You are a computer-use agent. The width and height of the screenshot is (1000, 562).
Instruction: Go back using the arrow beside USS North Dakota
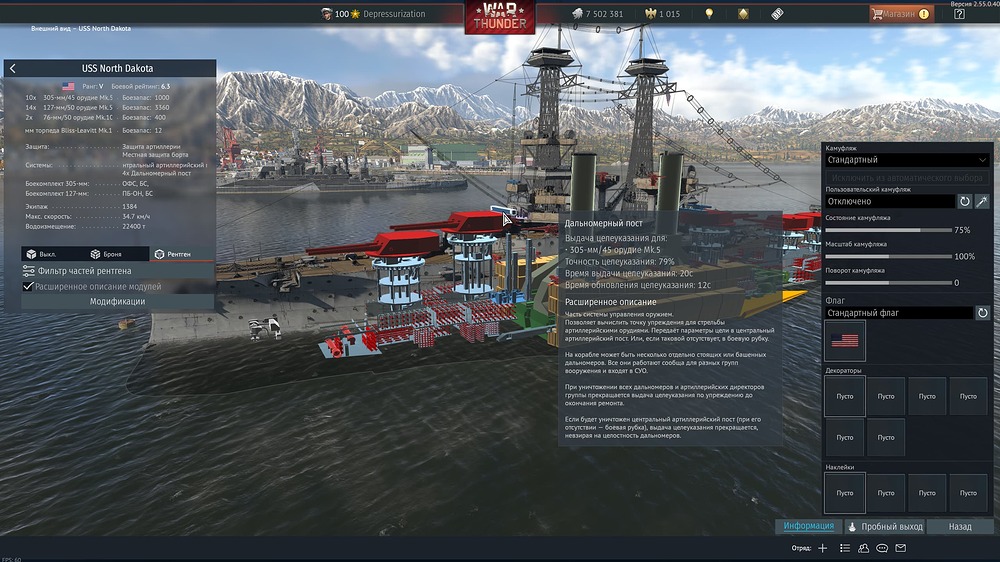click(x=12, y=68)
